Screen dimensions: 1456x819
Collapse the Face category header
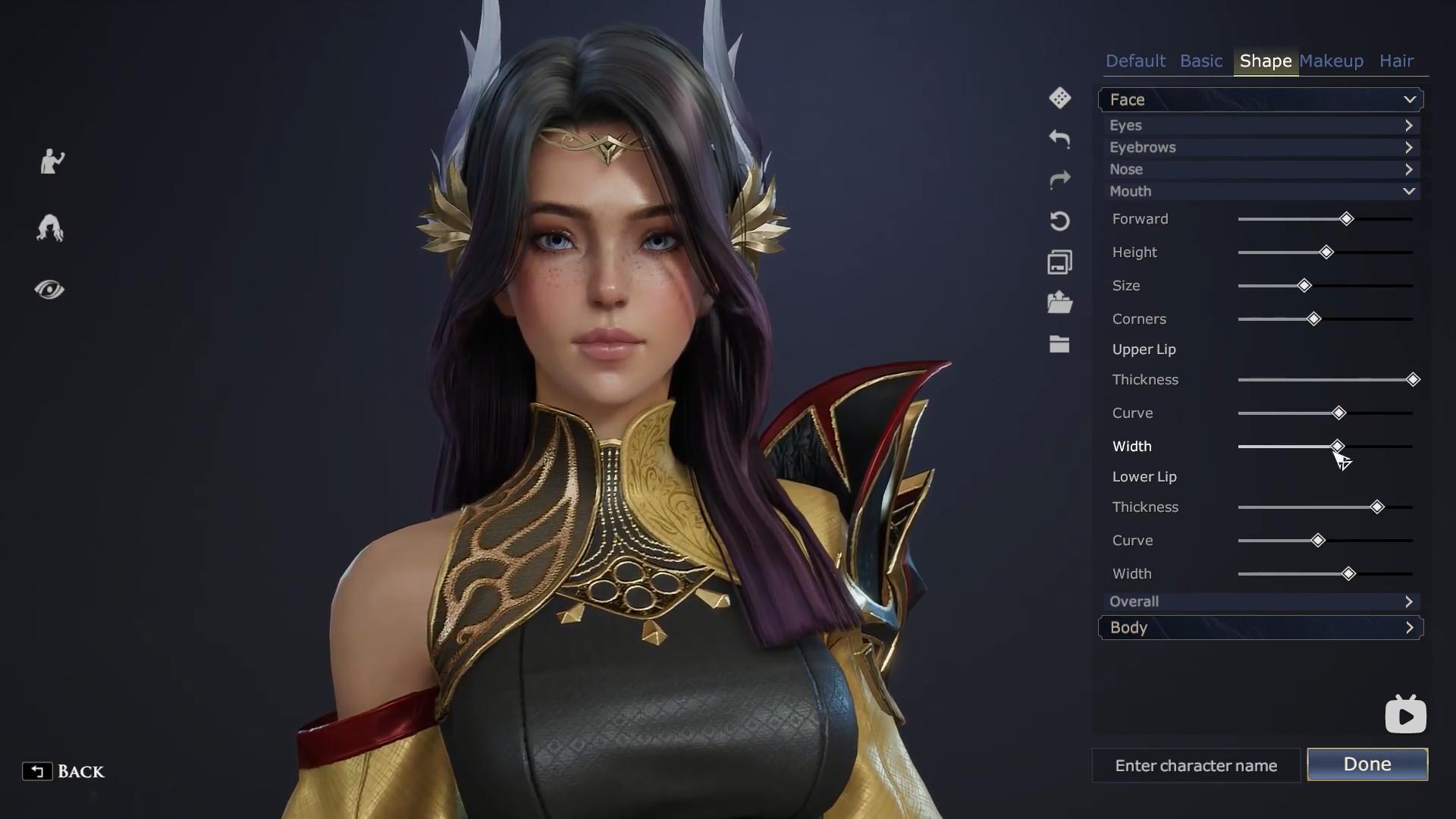pyautogui.click(x=1260, y=99)
